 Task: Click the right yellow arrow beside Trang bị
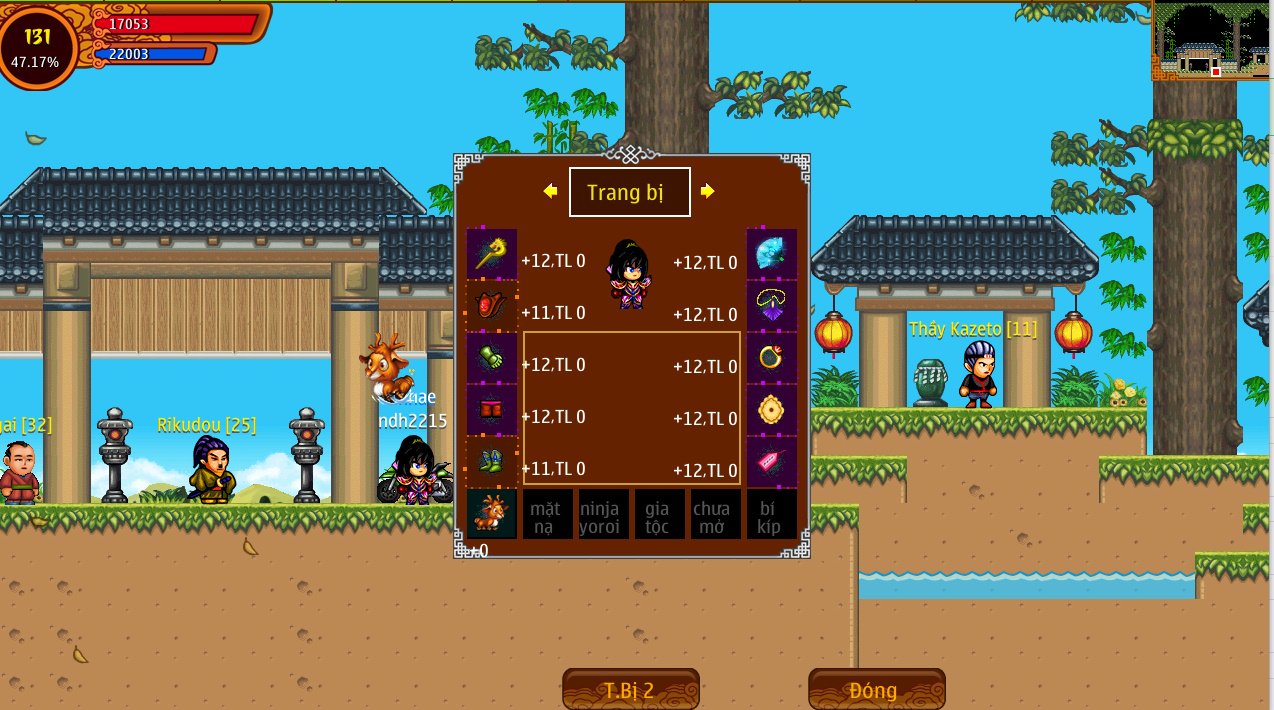pos(708,191)
